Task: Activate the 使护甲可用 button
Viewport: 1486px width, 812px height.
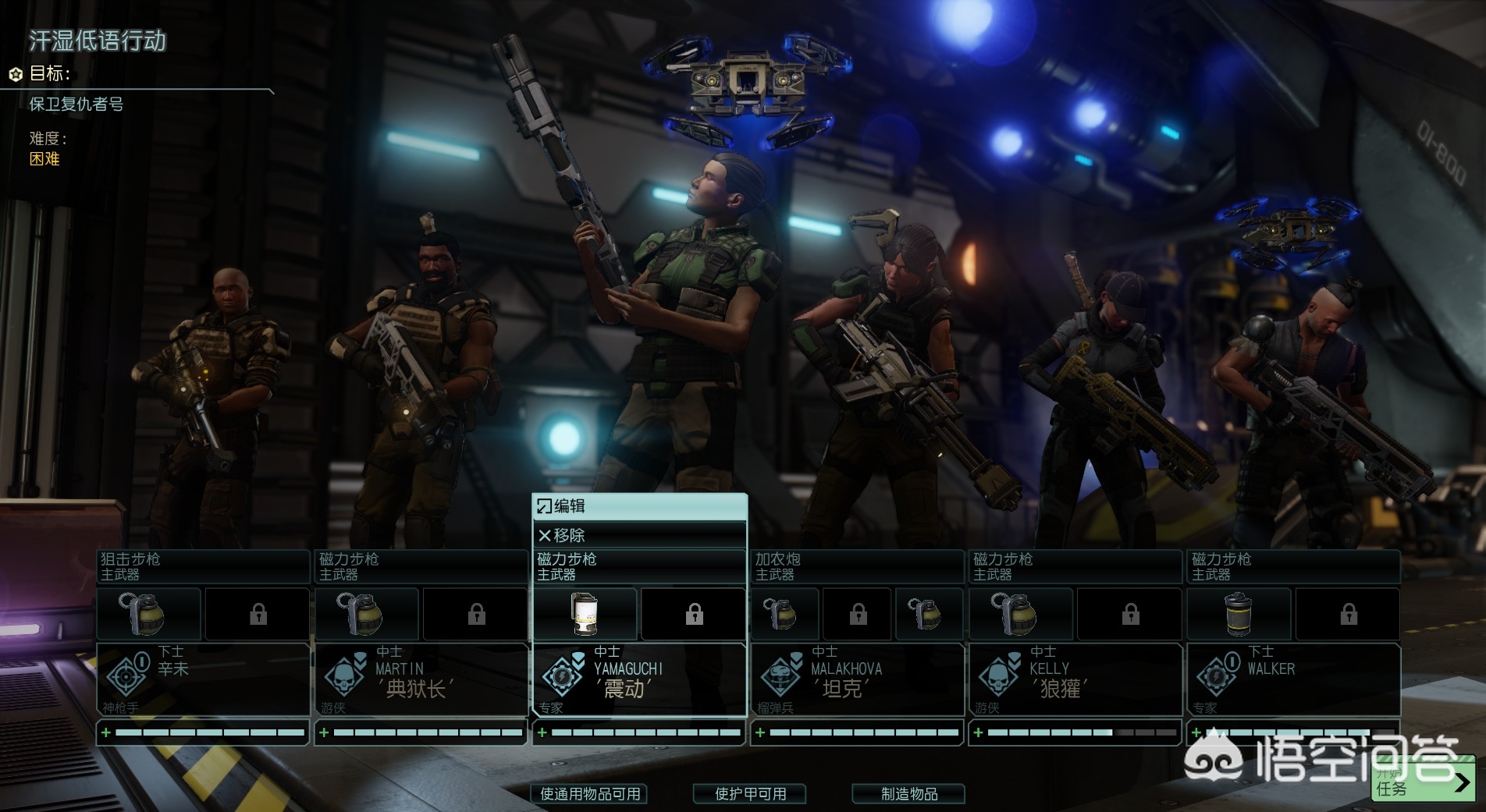Action: [x=750, y=793]
